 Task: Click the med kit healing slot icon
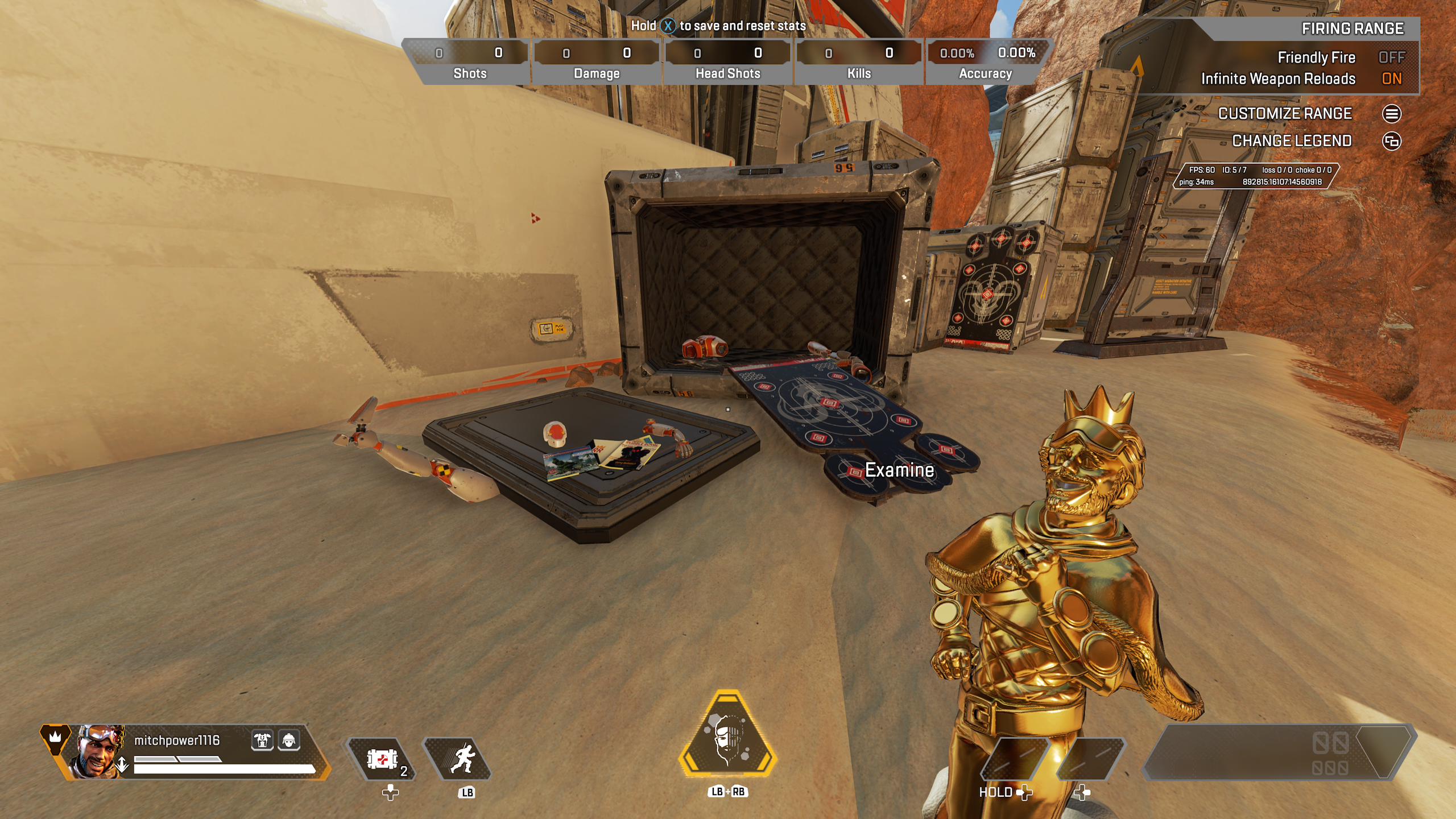(383, 759)
